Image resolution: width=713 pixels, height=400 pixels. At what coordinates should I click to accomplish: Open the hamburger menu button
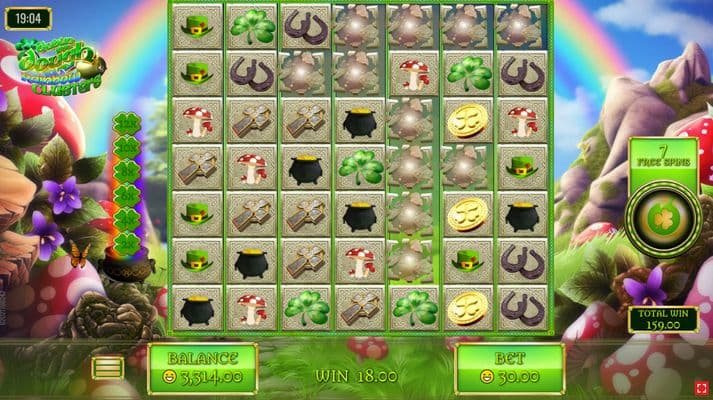[108, 368]
